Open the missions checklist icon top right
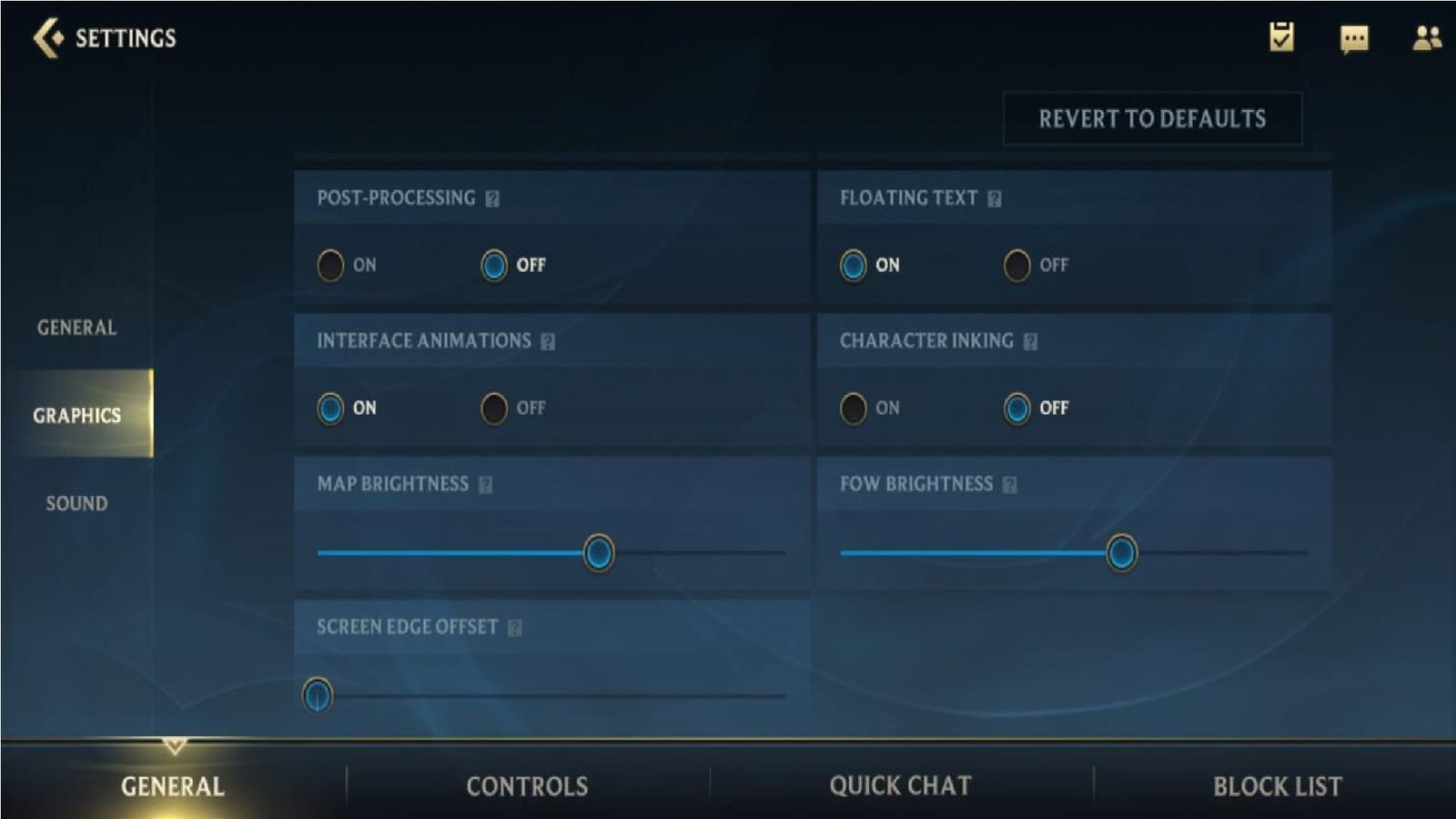1456x819 pixels. pos(1282,38)
